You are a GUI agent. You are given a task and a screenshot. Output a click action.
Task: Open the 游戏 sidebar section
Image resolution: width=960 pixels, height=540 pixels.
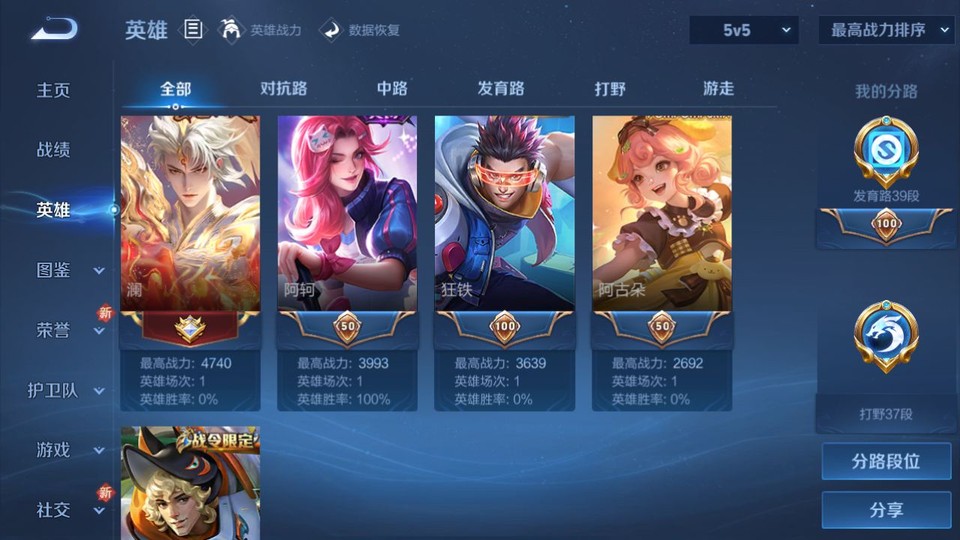coord(60,450)
